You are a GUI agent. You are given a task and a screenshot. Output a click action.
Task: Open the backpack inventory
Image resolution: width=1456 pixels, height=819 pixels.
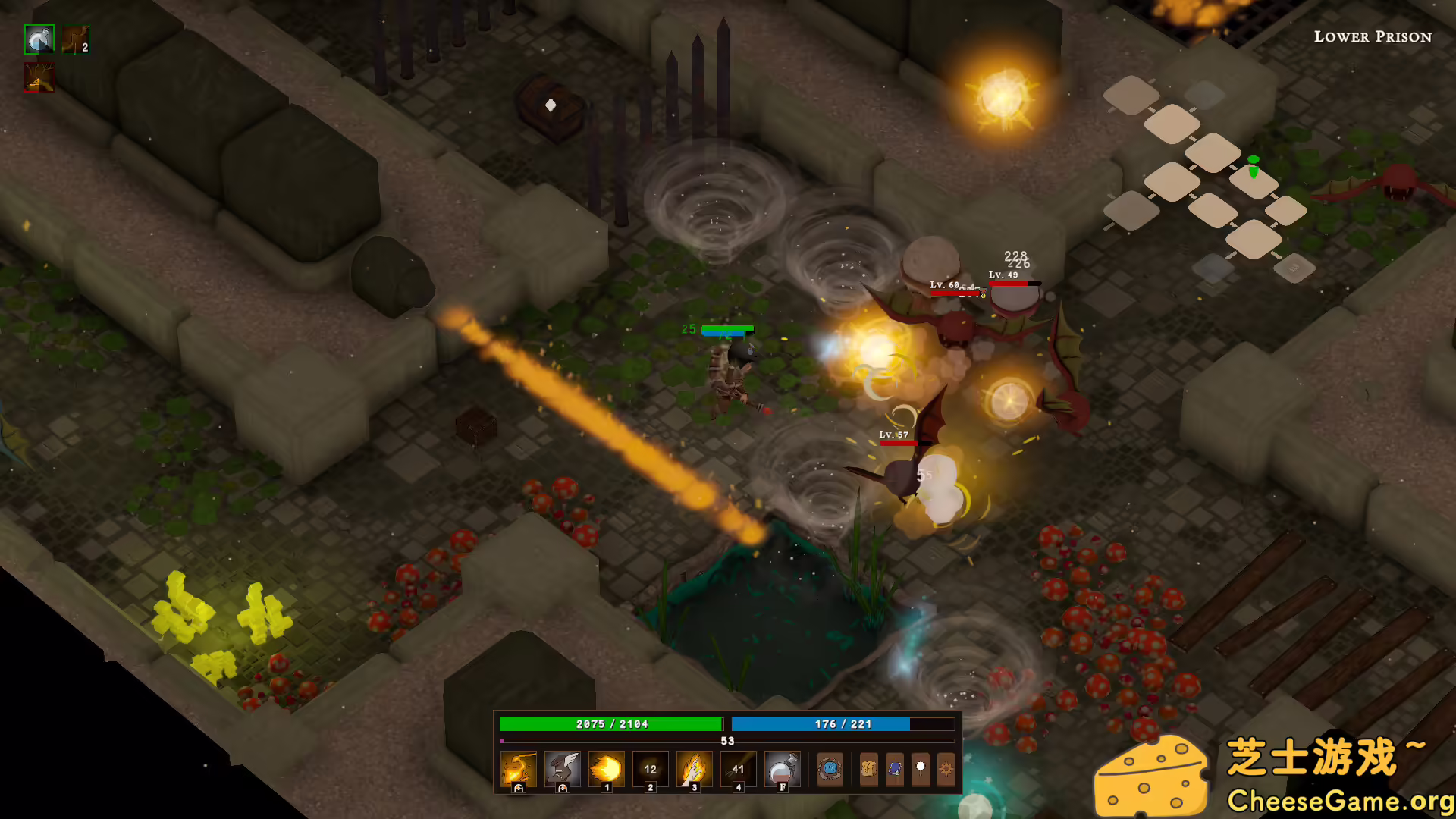869,769
